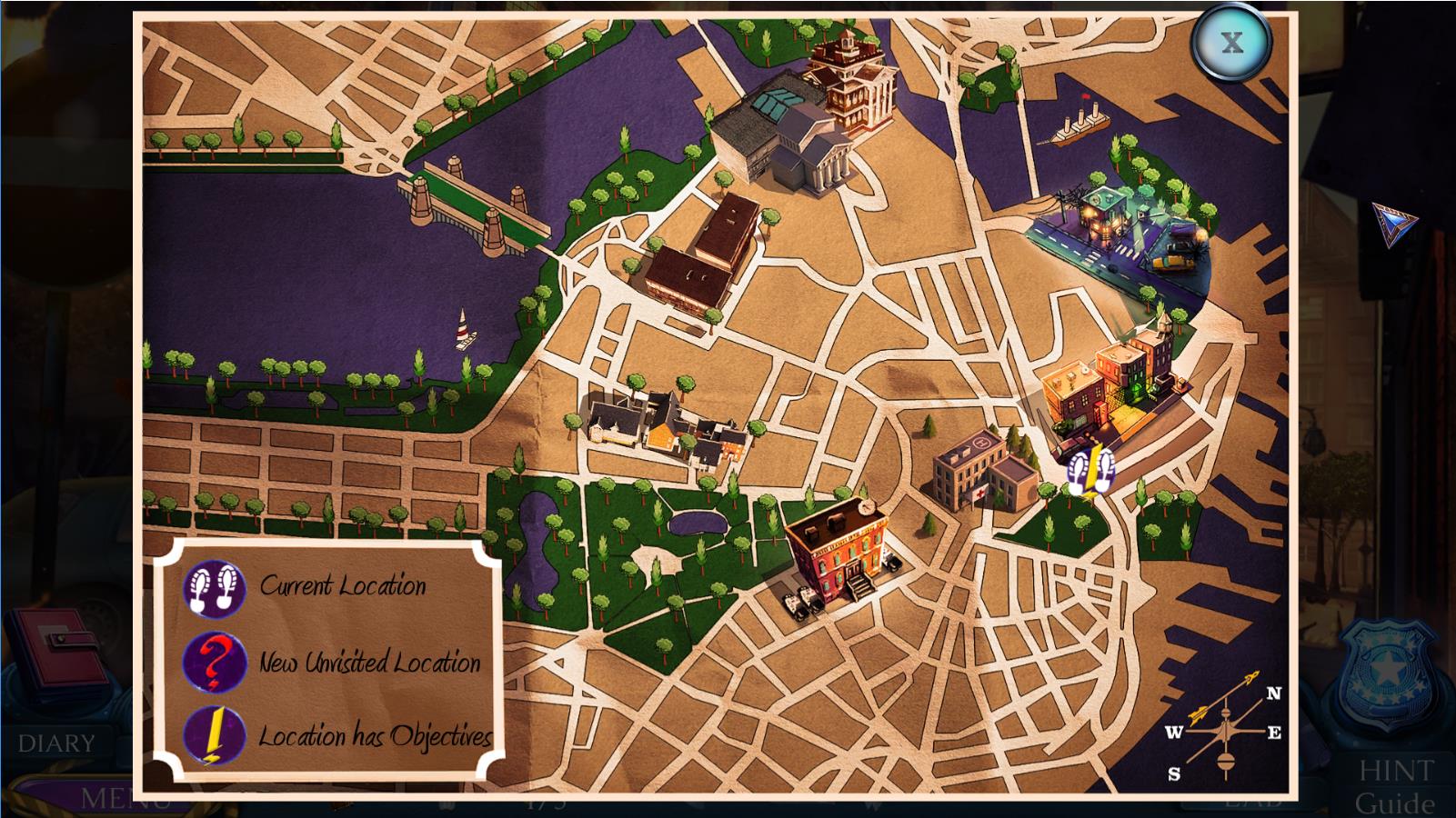Close the map with the X button

[x=1231, y=43]
